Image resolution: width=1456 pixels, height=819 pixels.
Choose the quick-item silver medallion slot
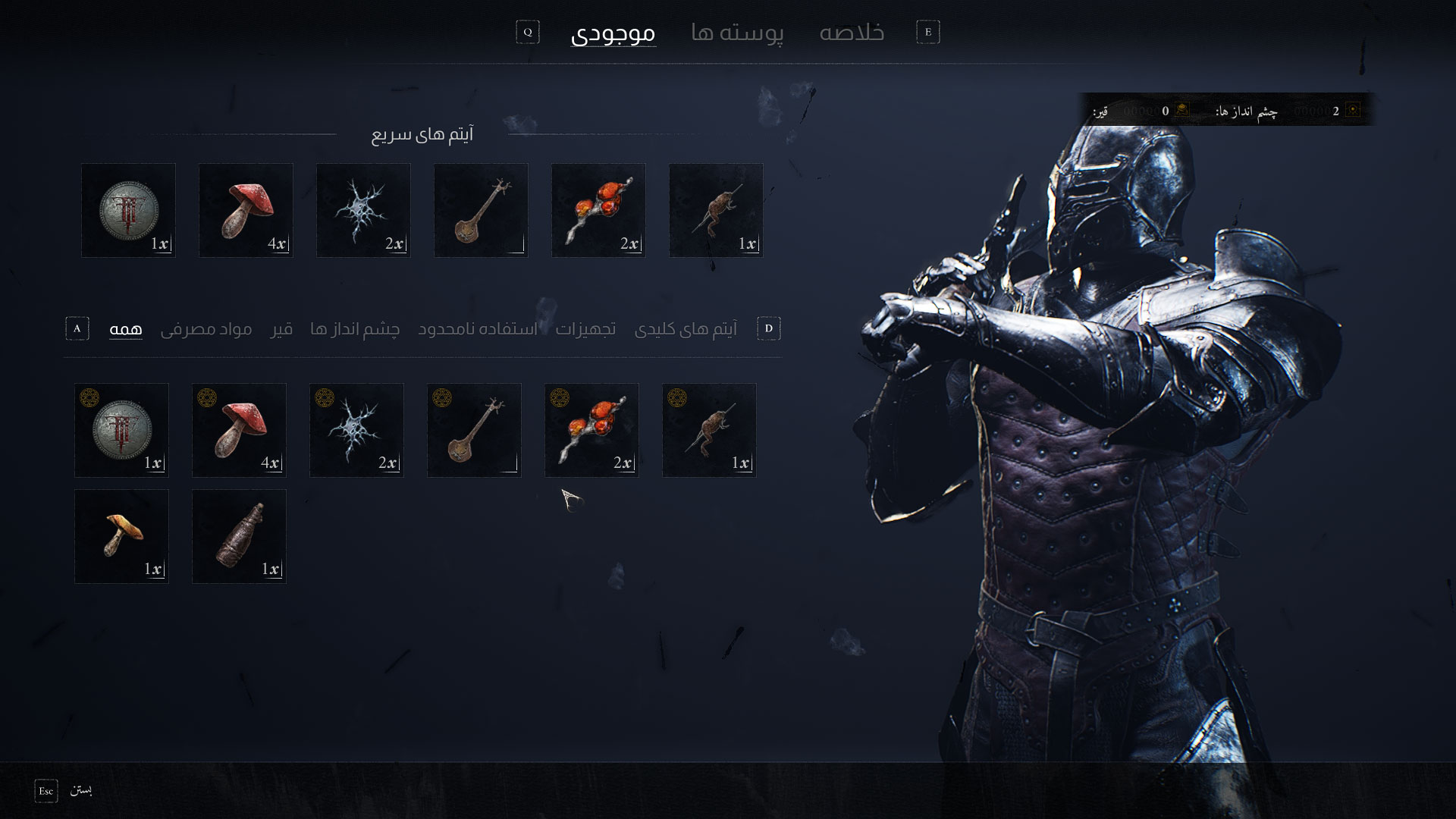pyautogui.click(x=128, y=210)
